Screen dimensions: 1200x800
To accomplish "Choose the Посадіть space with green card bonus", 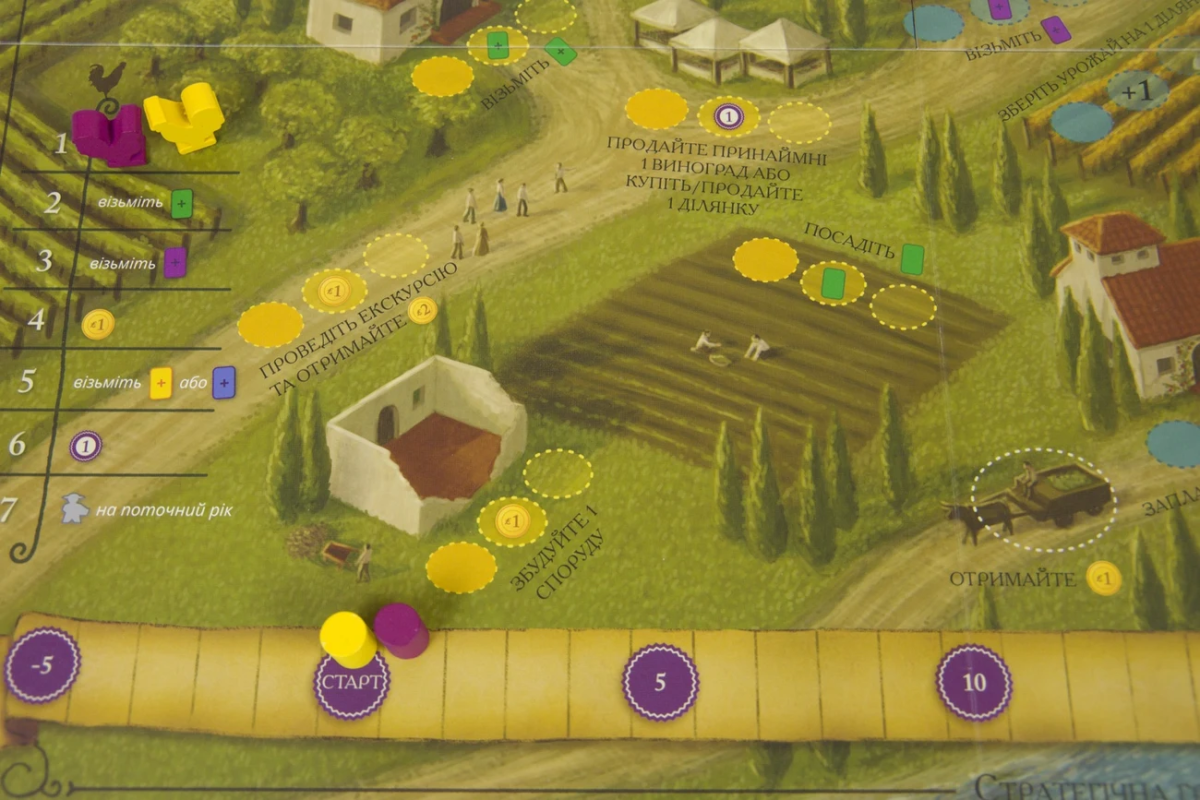I will (833, 282).
